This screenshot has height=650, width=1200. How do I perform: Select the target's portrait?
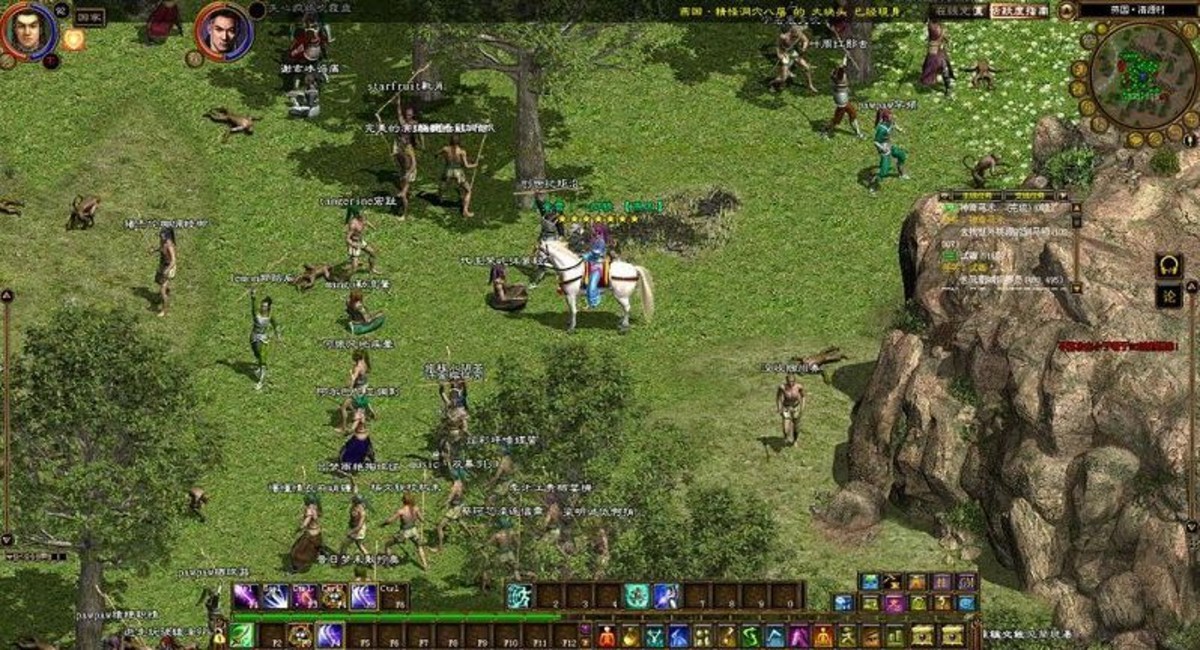coord(223,31)
